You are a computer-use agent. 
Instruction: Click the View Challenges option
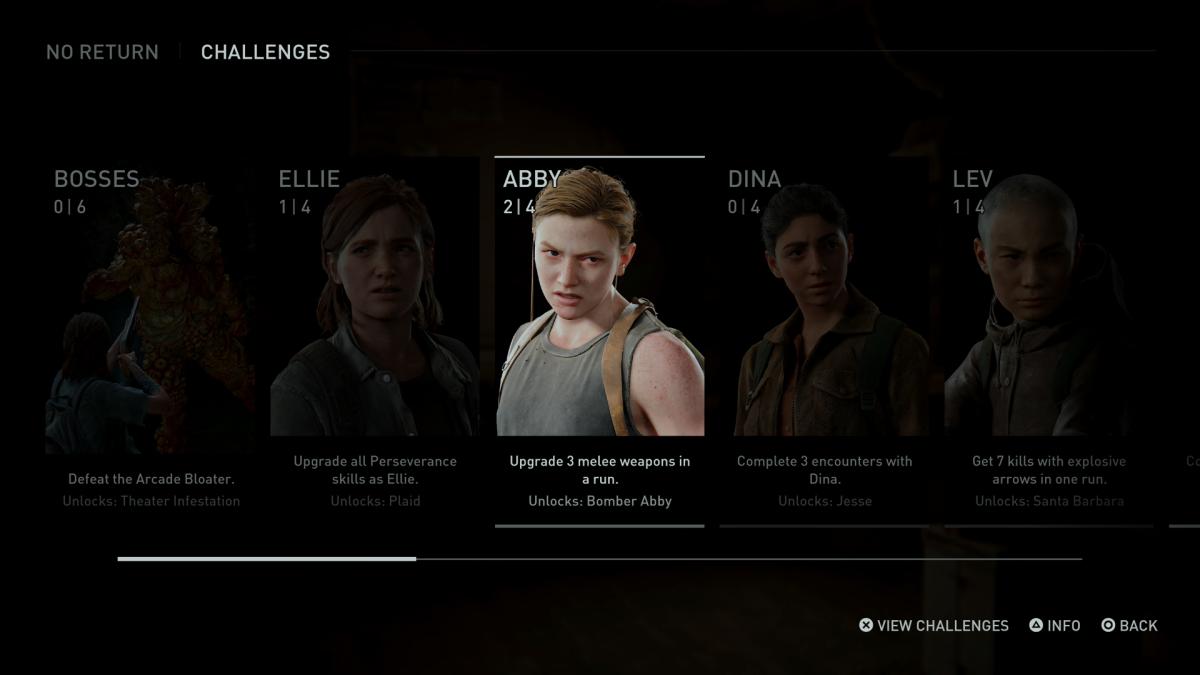[x=934, y=626]
